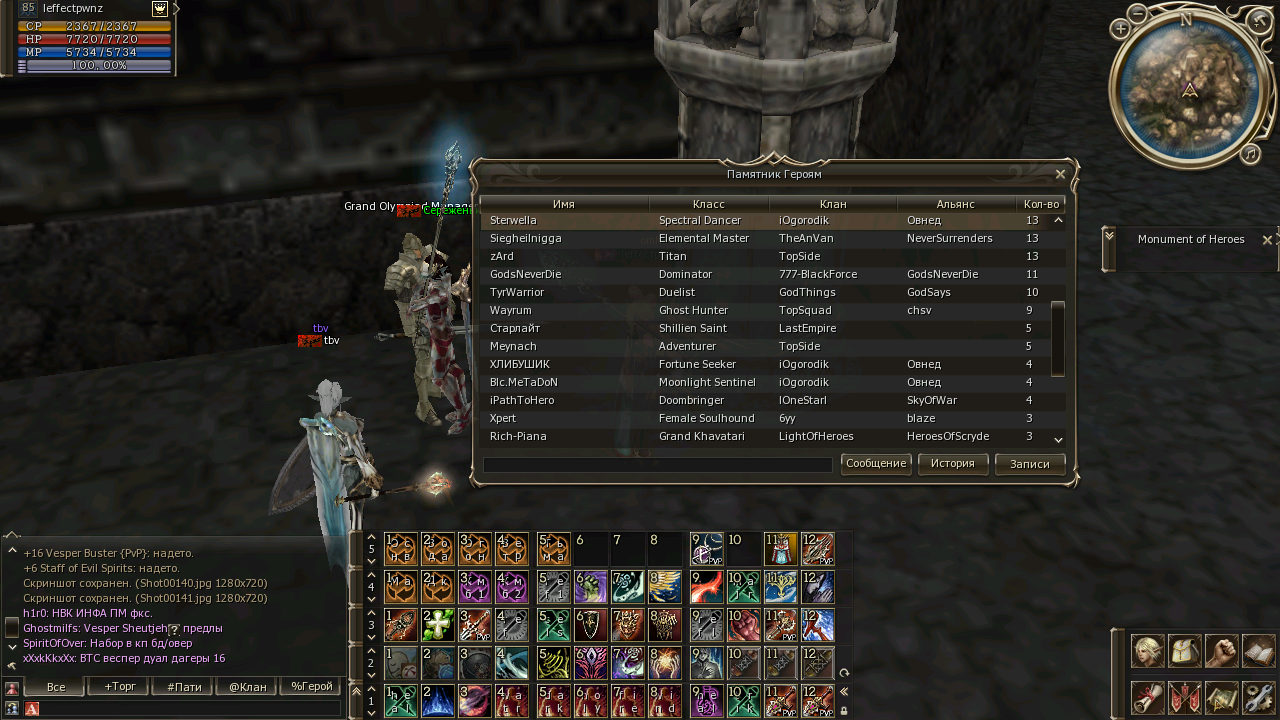Zoom out the minimap with minus button
This screenshot has width=1280, height=720.
click(1138, 13)
